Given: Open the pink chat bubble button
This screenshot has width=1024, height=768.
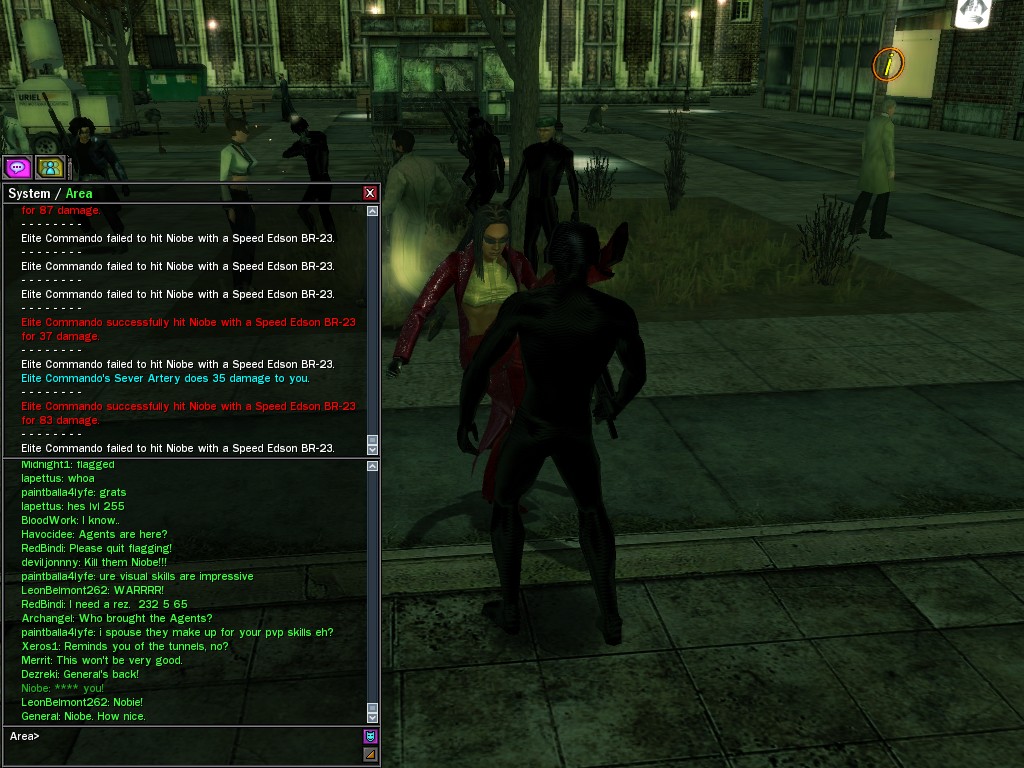Looking at the screenshot, I should point(17,168).
